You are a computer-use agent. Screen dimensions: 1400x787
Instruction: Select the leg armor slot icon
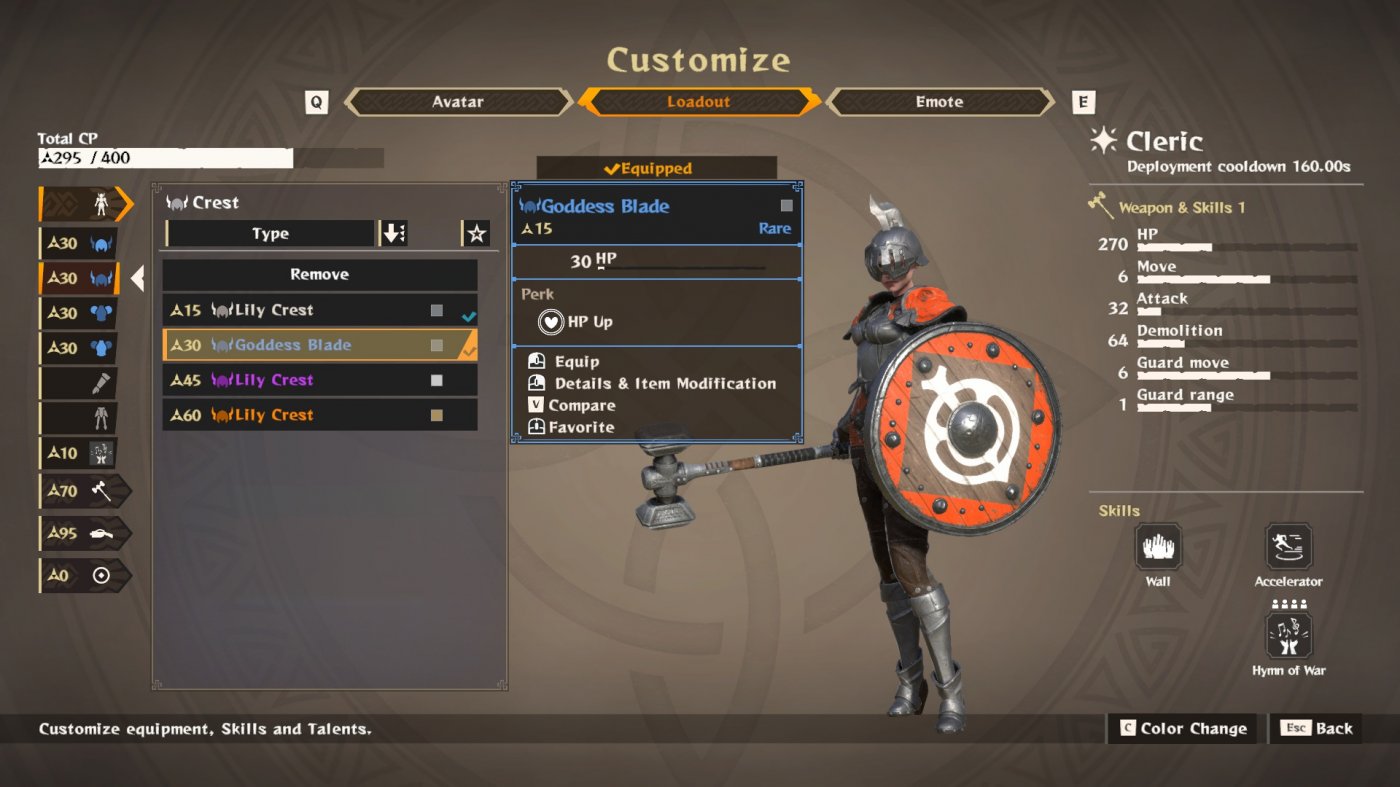(84, 417)
